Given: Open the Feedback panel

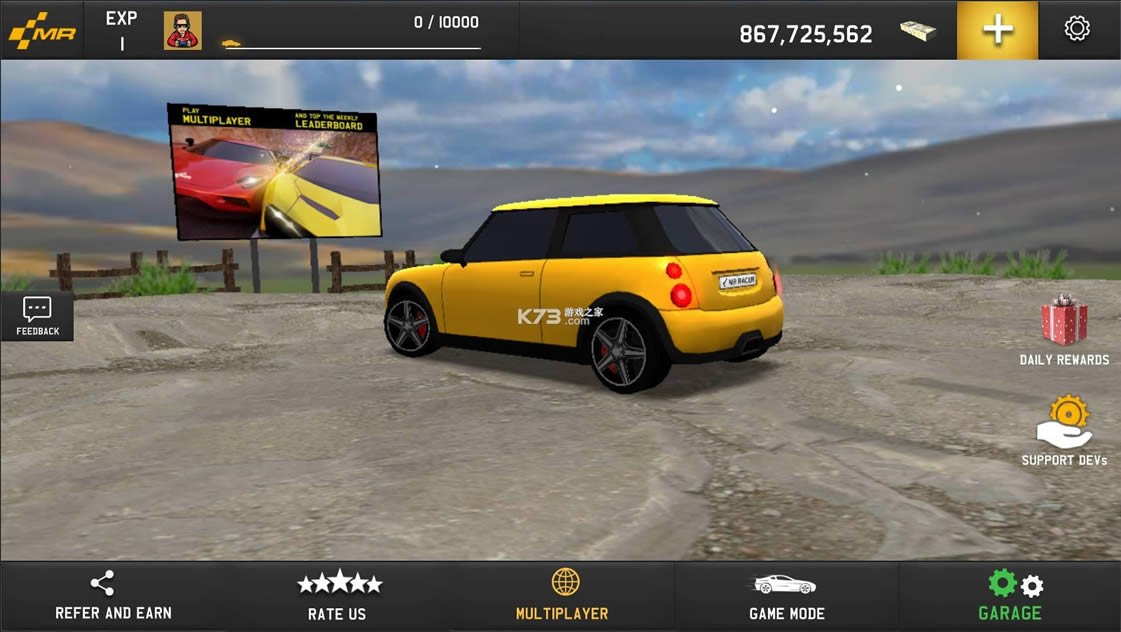Looking at the screenshot, I should 37,316.
